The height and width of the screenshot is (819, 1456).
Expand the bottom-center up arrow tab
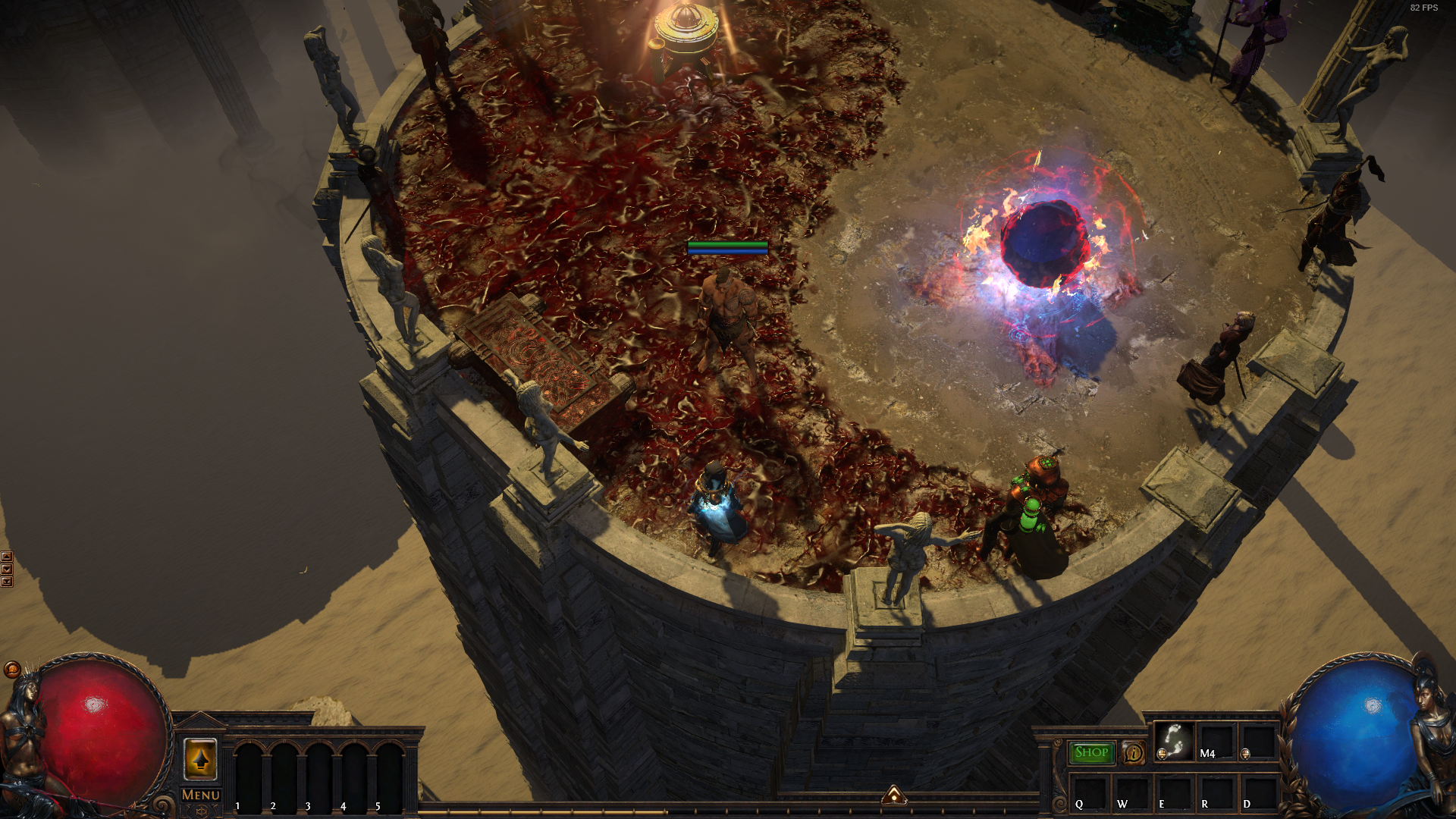pyautogui.click(x=894, y=795)
